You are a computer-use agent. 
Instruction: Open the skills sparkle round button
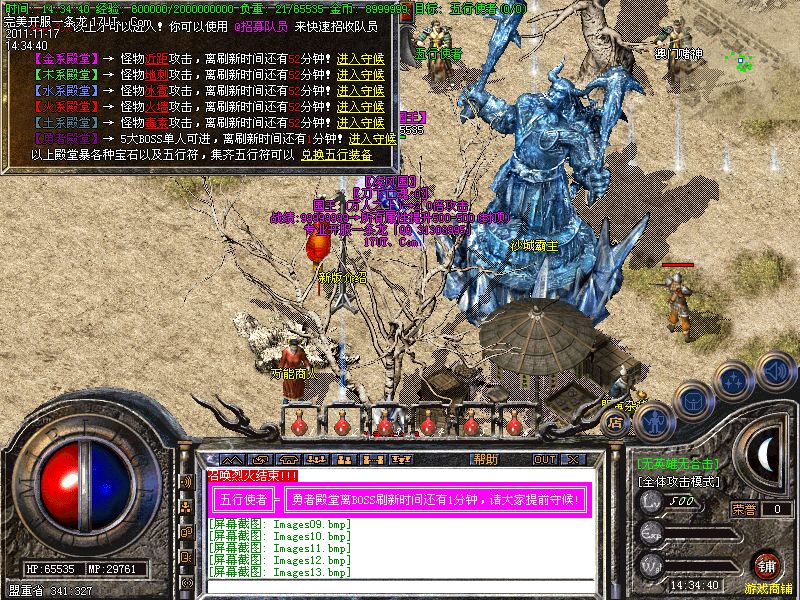click(736, 380)
